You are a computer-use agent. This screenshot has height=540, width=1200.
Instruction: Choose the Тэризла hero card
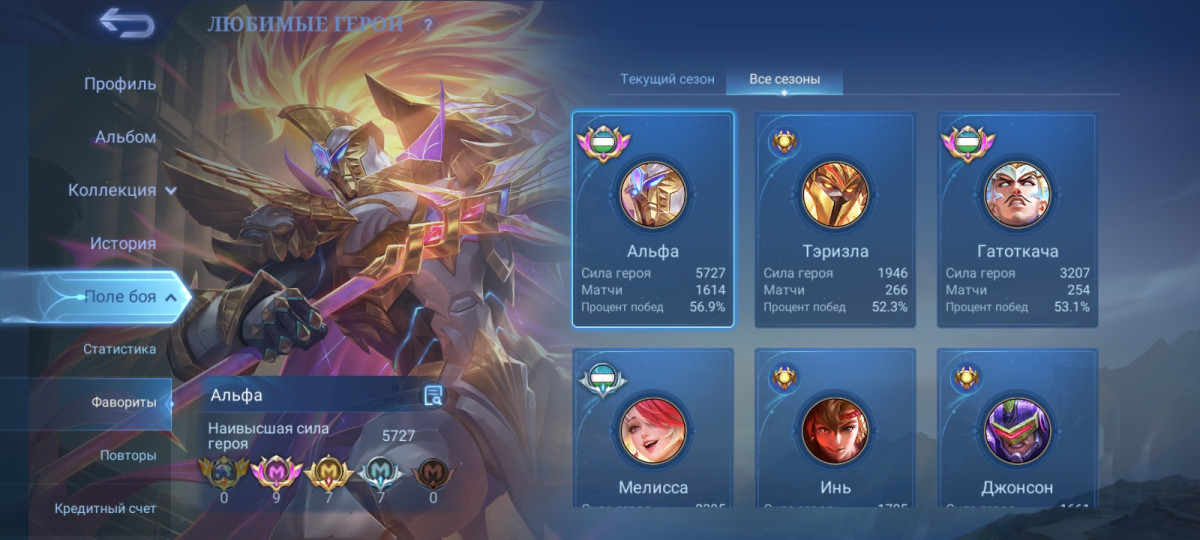(835, 219)
